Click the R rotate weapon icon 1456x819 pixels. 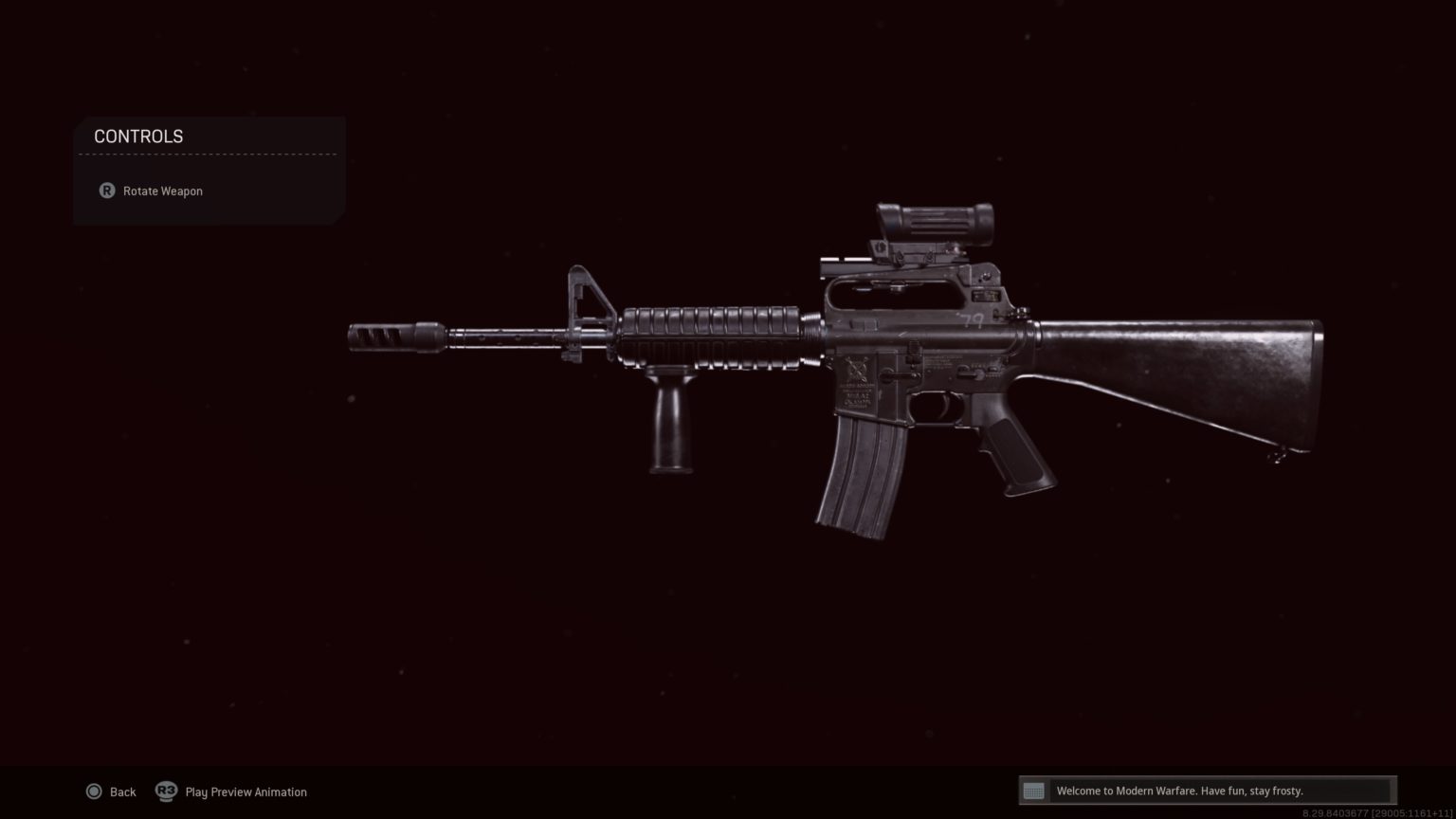point(106,191)
